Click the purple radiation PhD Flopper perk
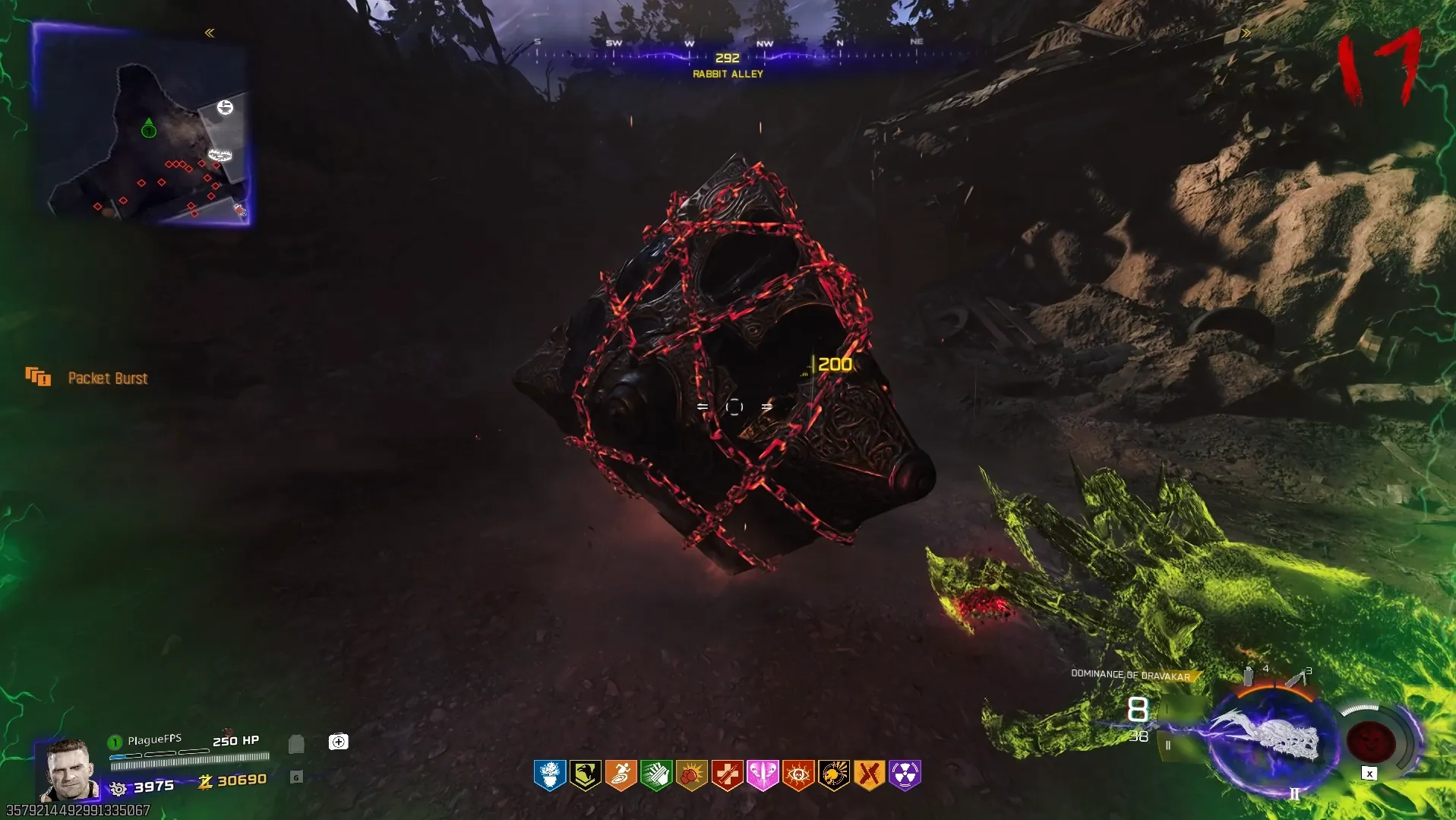 (x=905, y=775)
